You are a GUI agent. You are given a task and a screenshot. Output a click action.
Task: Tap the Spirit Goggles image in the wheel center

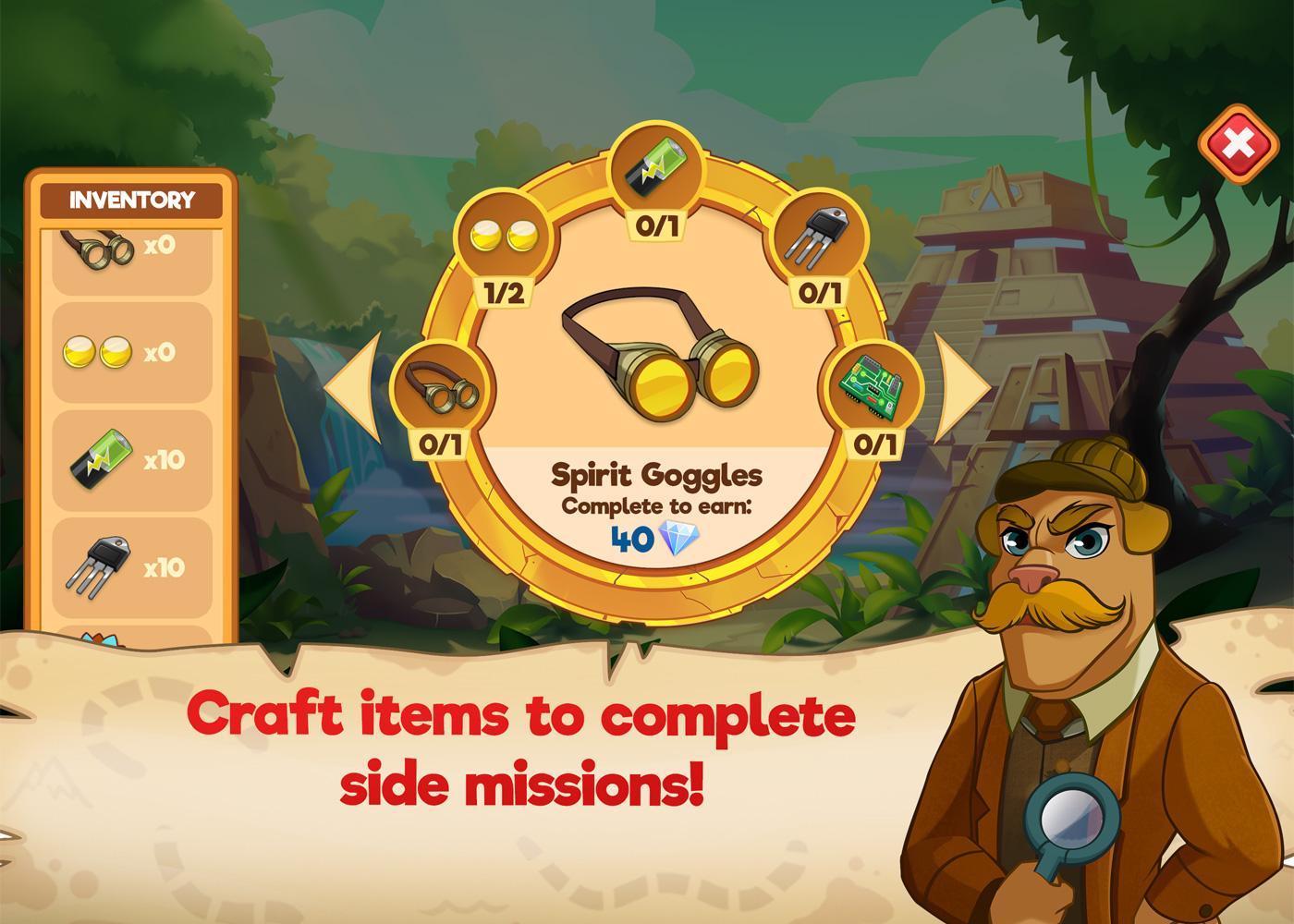pyautogui.click(x=656, y=360)
